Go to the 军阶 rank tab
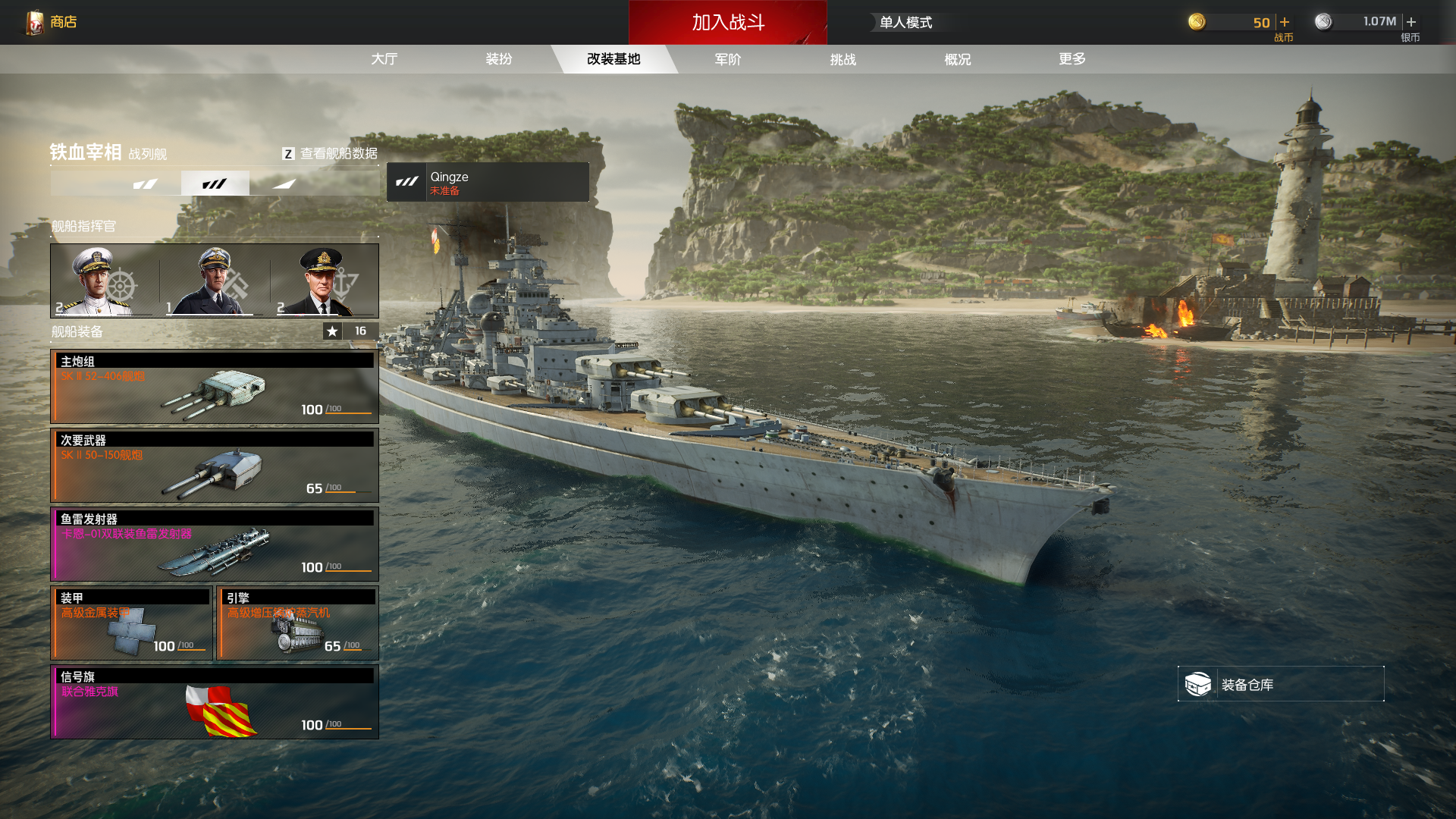 [x=728, y=59]
